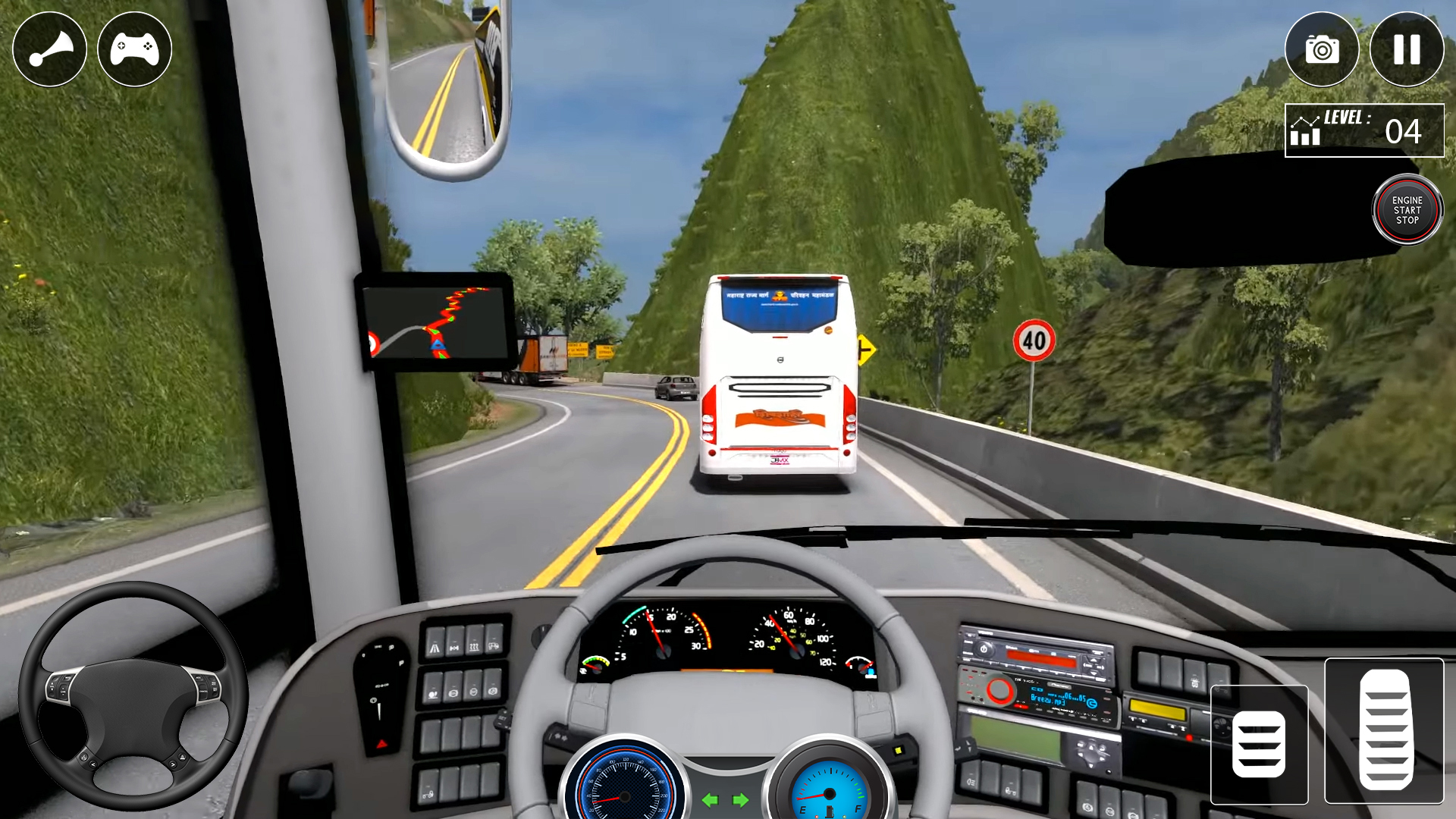Take a screenshot with the camera icon

(1323, 48)
